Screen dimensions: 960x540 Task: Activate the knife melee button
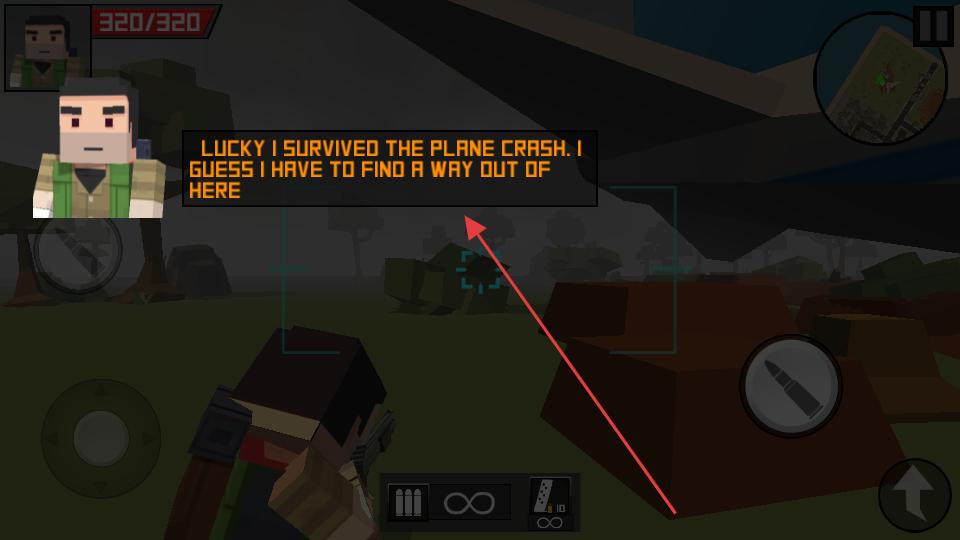pyautogui.click(x=78, y=250)
